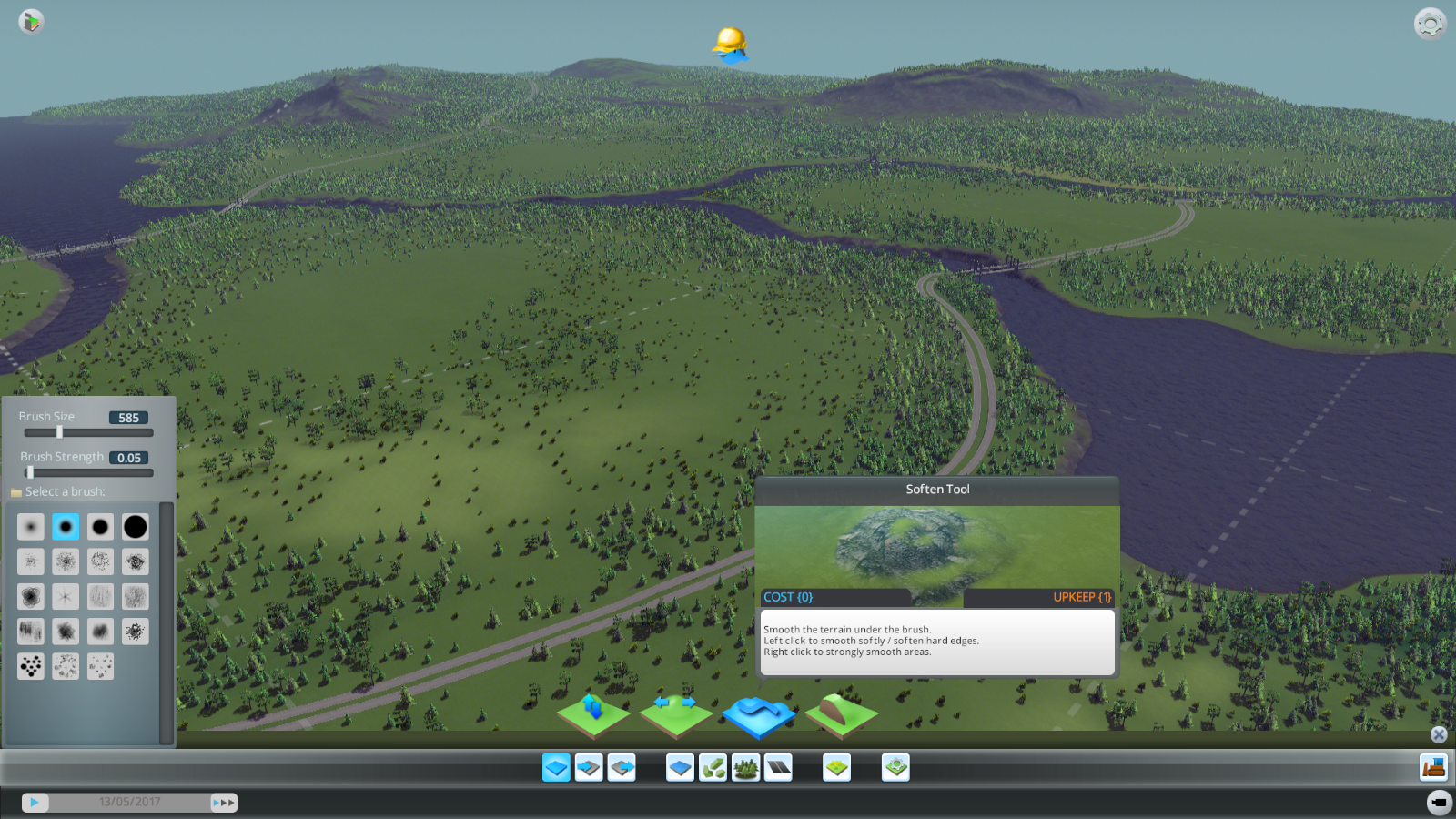Close the terrain tool panel
Viewport: 1456px width, 819px height.
(1439, 734)
